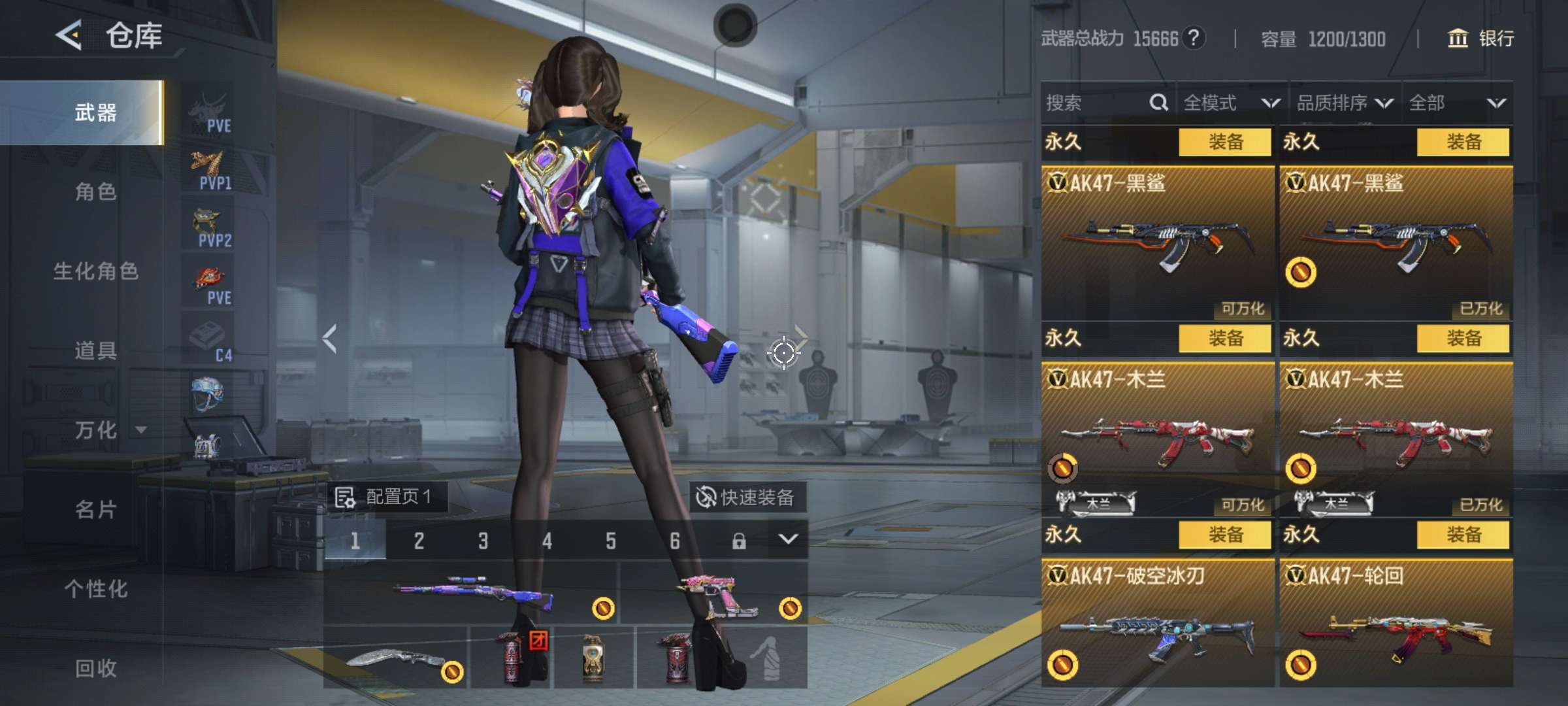Switch to the 个性化 tab
Image resolution: width=1568 pixels, height=706 pixels.
pos(95,589)
